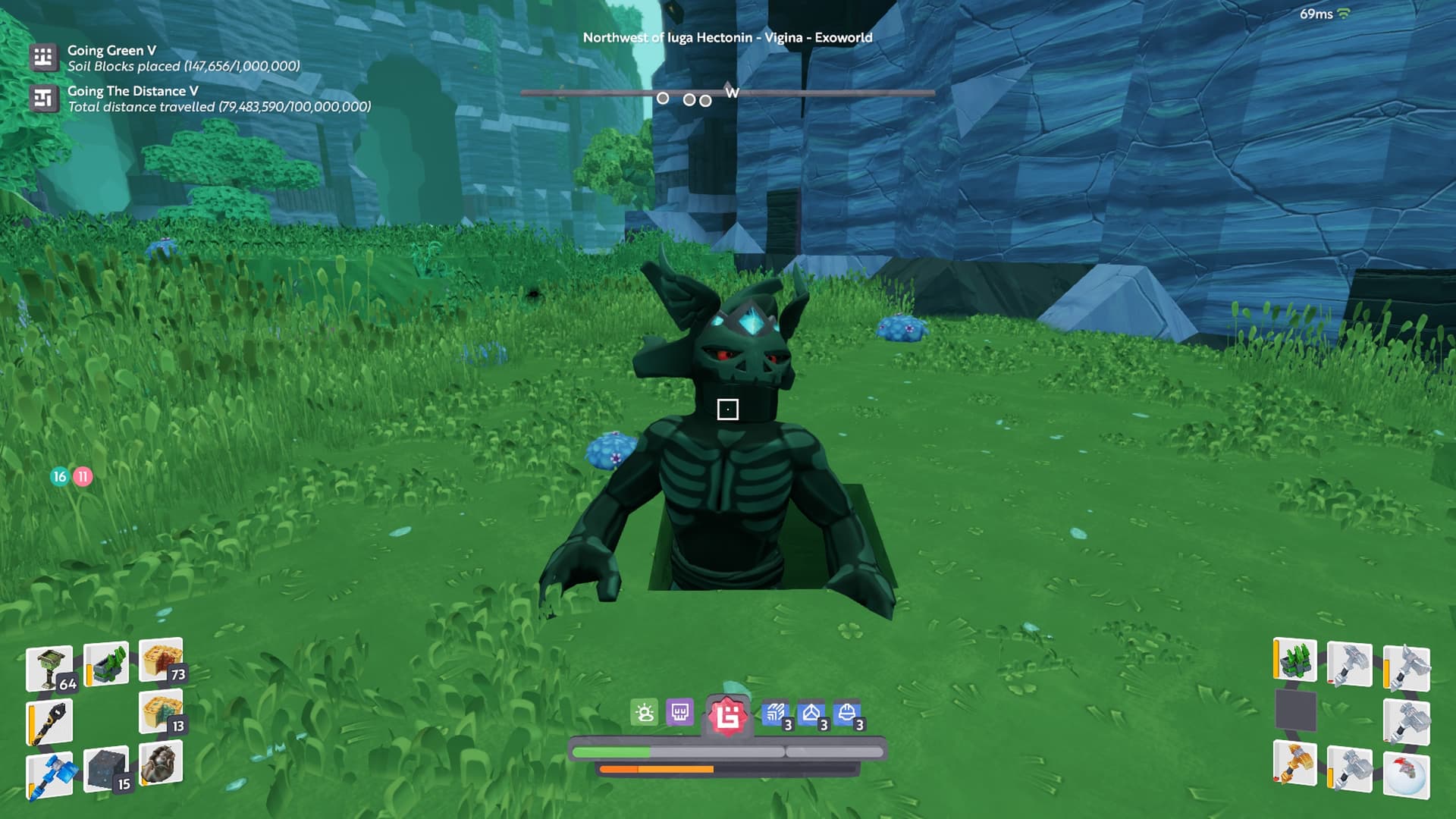Select the white orb with red creature

coord(1406,775)
